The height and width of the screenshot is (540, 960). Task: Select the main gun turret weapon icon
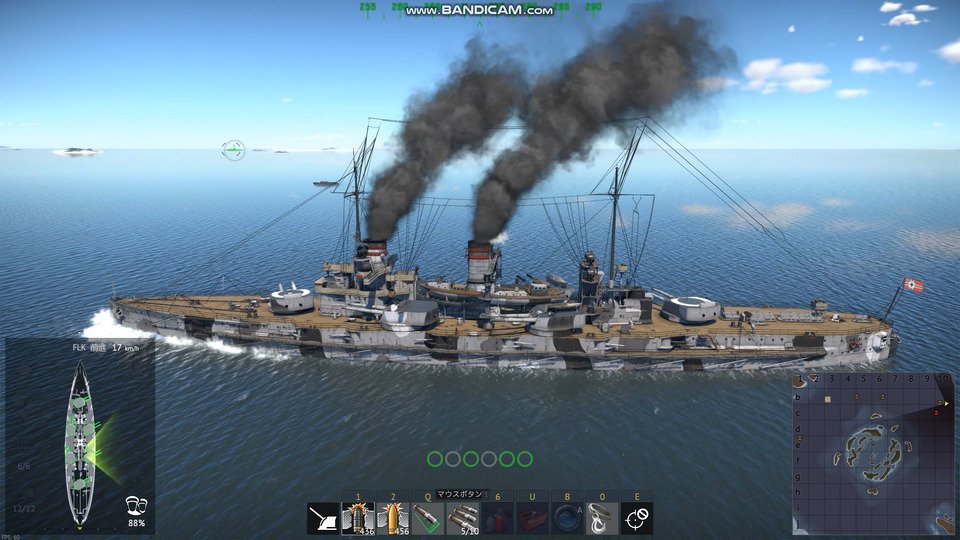[x=323, y=518]
